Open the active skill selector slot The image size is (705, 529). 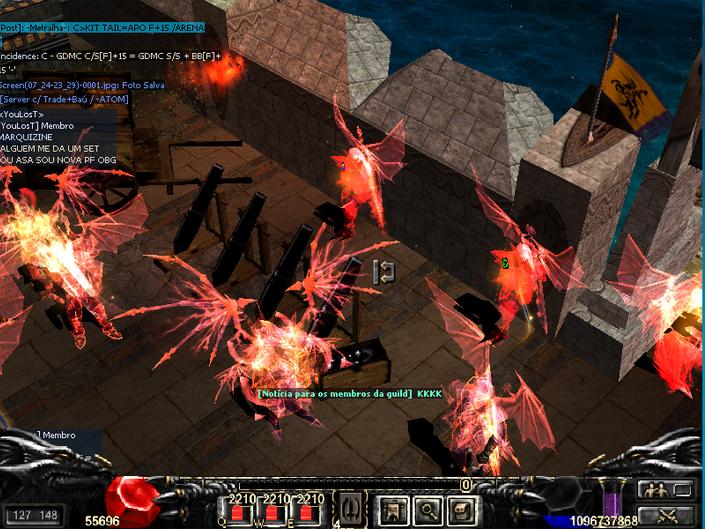point(352,508)
